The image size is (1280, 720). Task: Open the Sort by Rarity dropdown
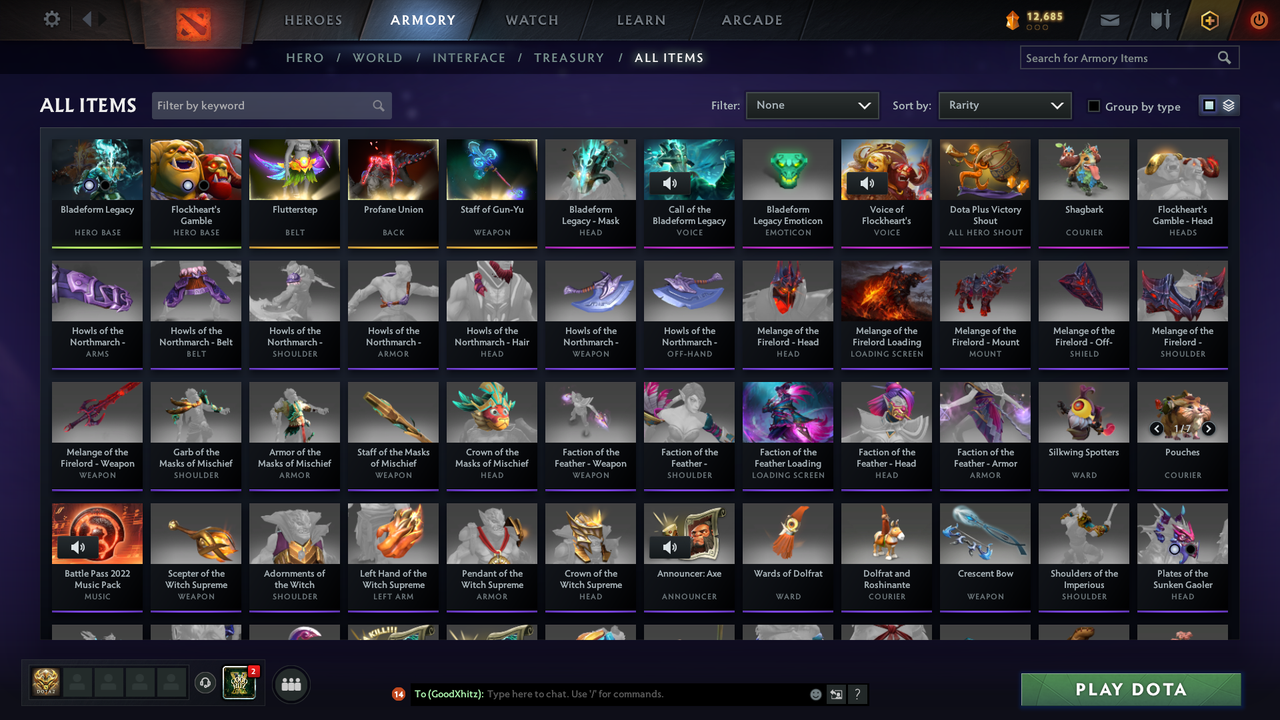[1004, 105]
